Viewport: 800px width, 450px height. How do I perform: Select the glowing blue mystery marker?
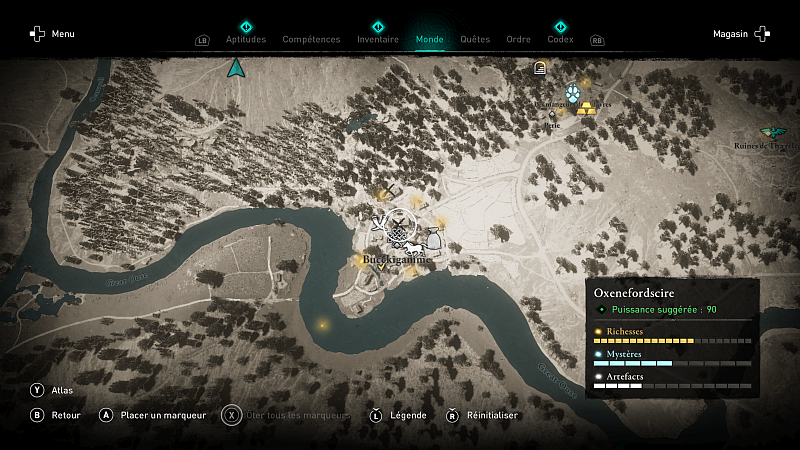[573, 91]
